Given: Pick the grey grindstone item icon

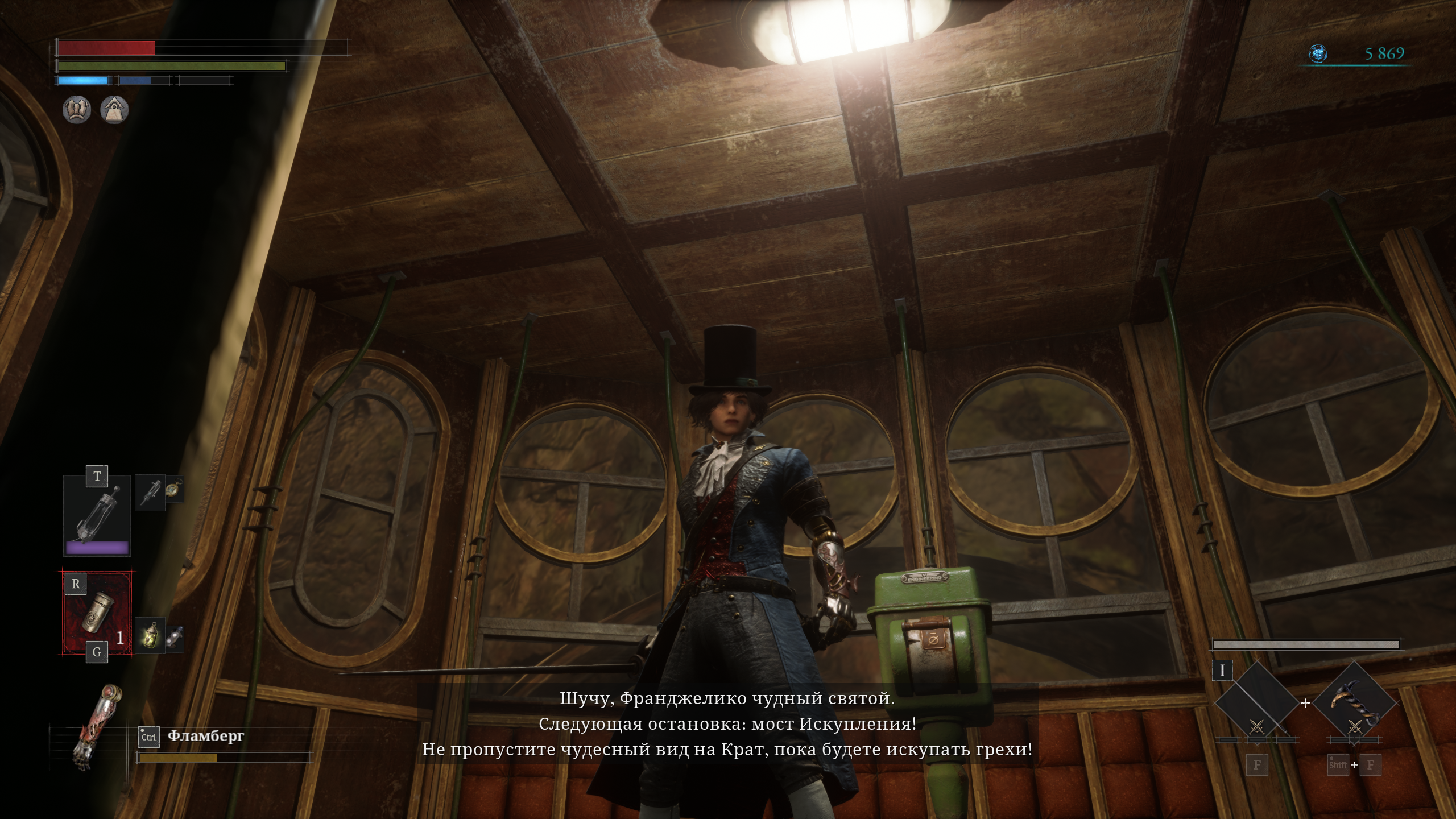Looking at the screenshot, I should tap(175, 638).
